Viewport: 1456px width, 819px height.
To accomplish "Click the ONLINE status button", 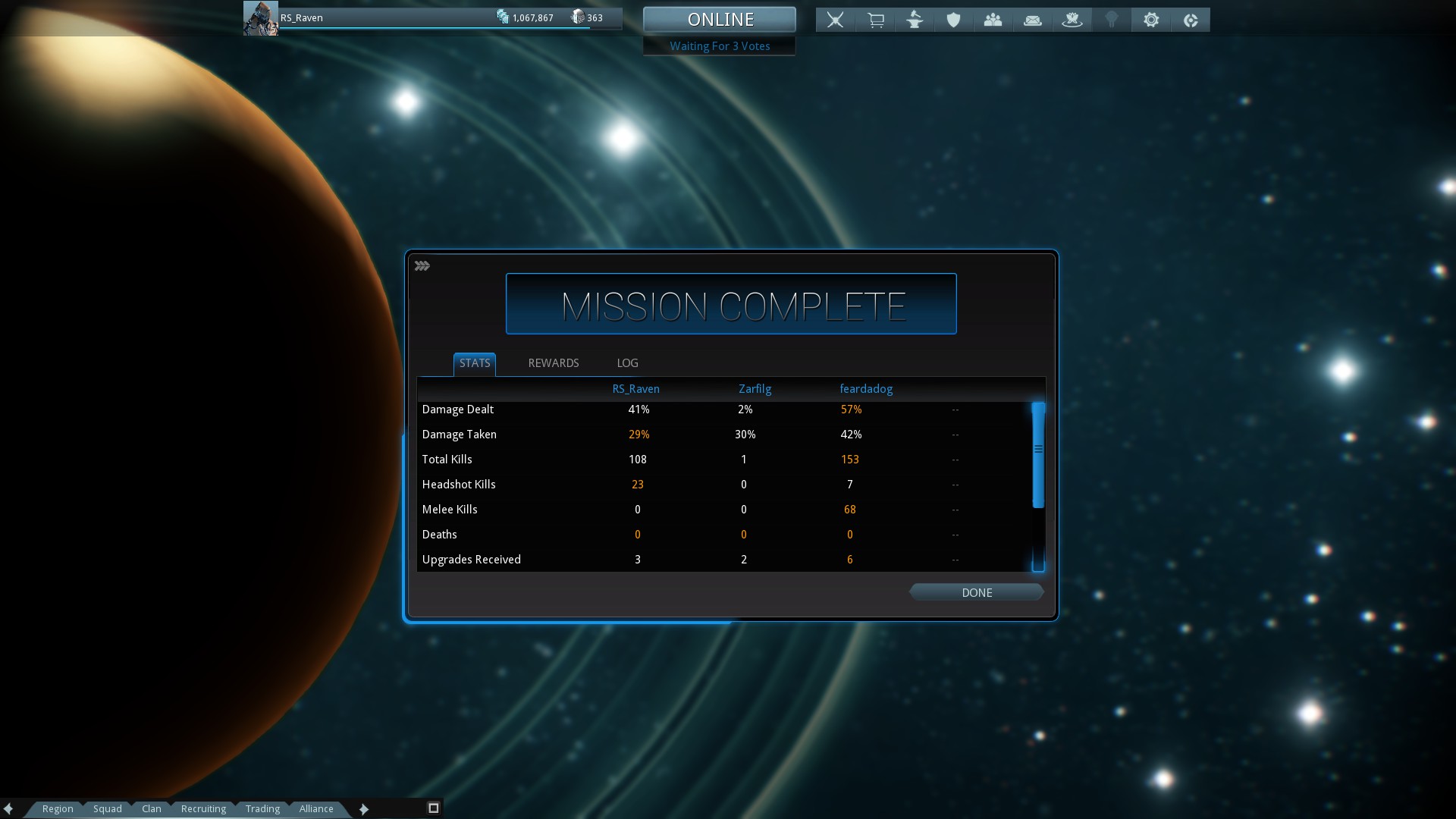I will [720, 20].
